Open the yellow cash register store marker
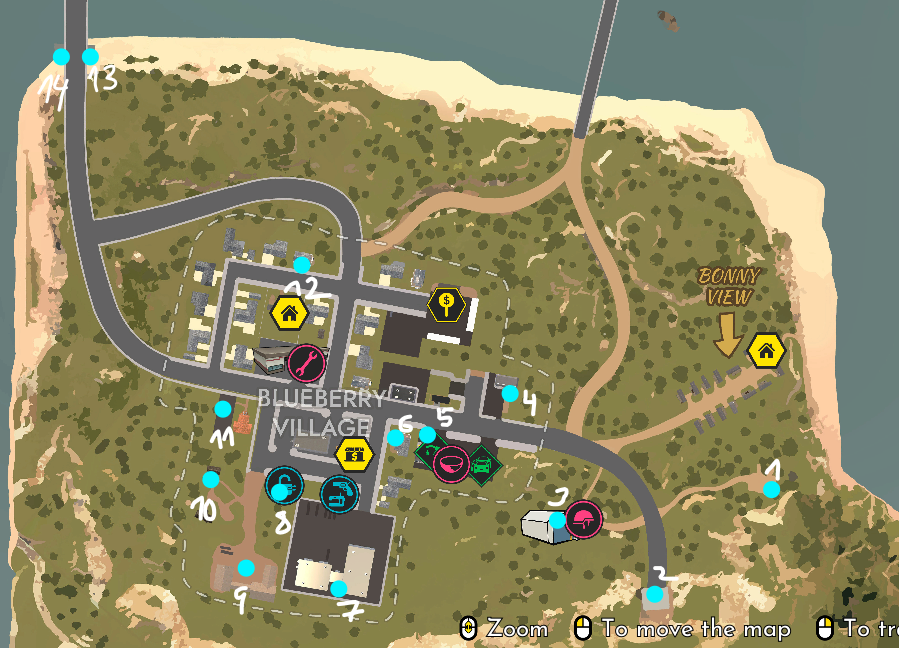Image resolution: width=899 pixels, height=648 pixels. click(x=353, y=454)
